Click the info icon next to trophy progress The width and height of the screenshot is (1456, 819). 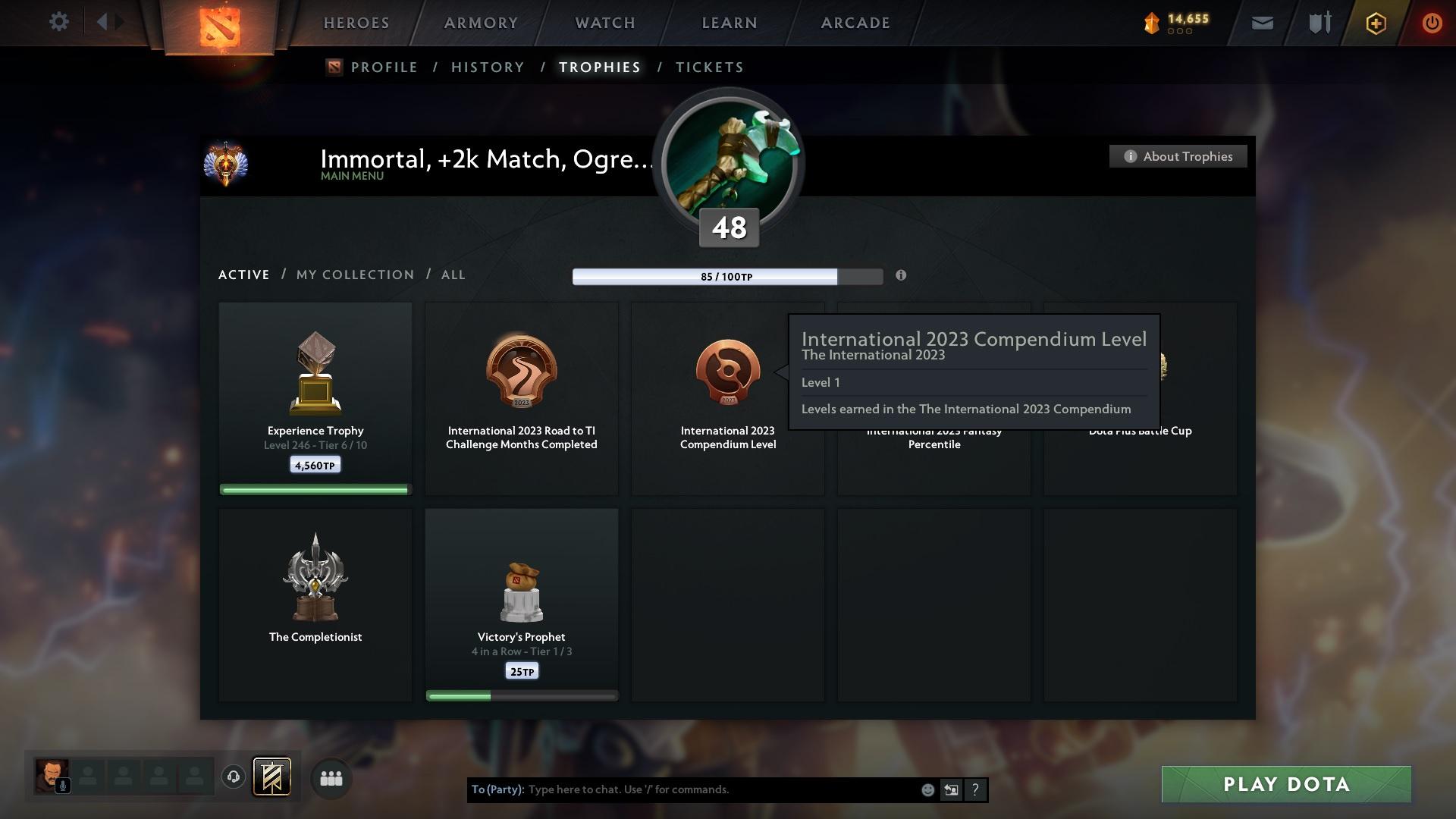click(901, 276)
